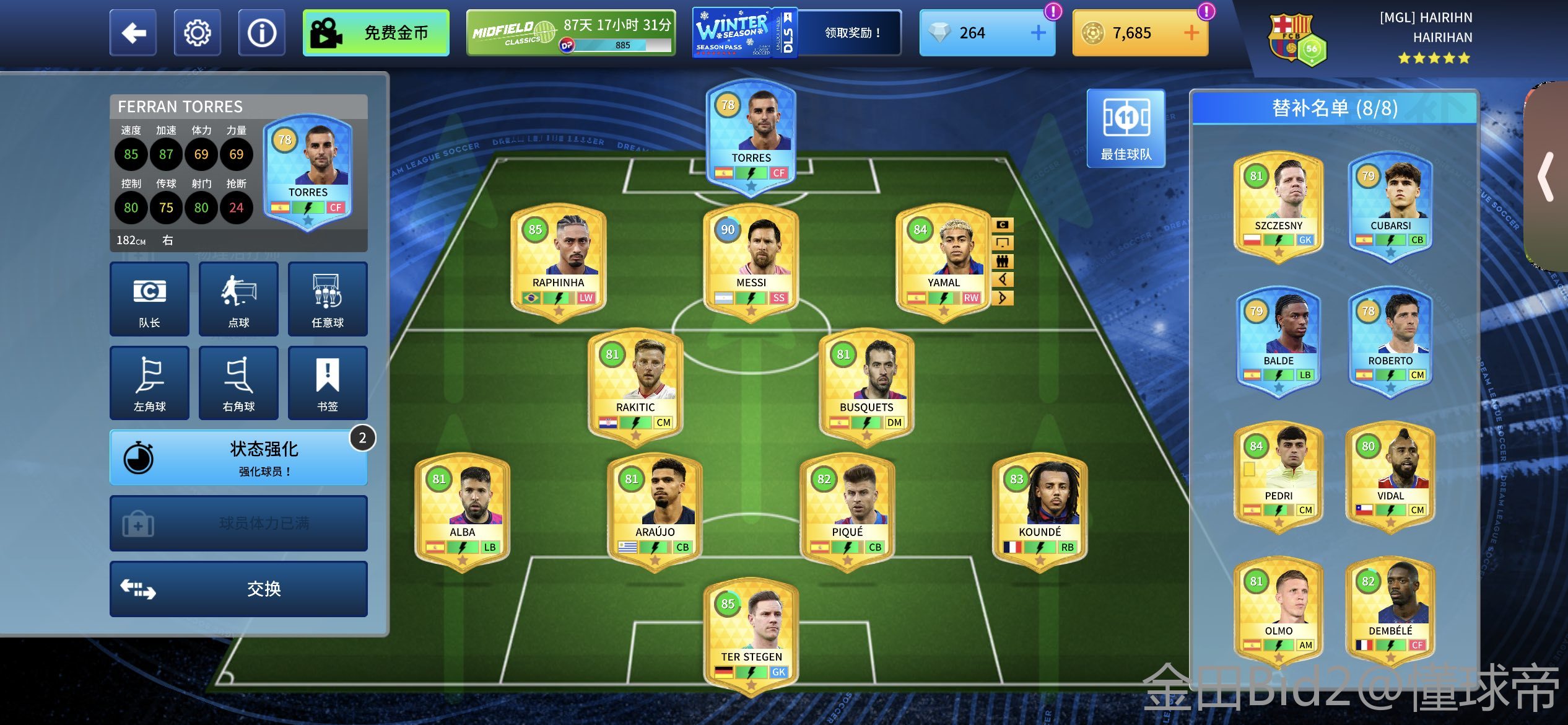Screen dimensions: 1568x725
Task: Select Messi's card on the pitch
Action: tap(751, 260)
